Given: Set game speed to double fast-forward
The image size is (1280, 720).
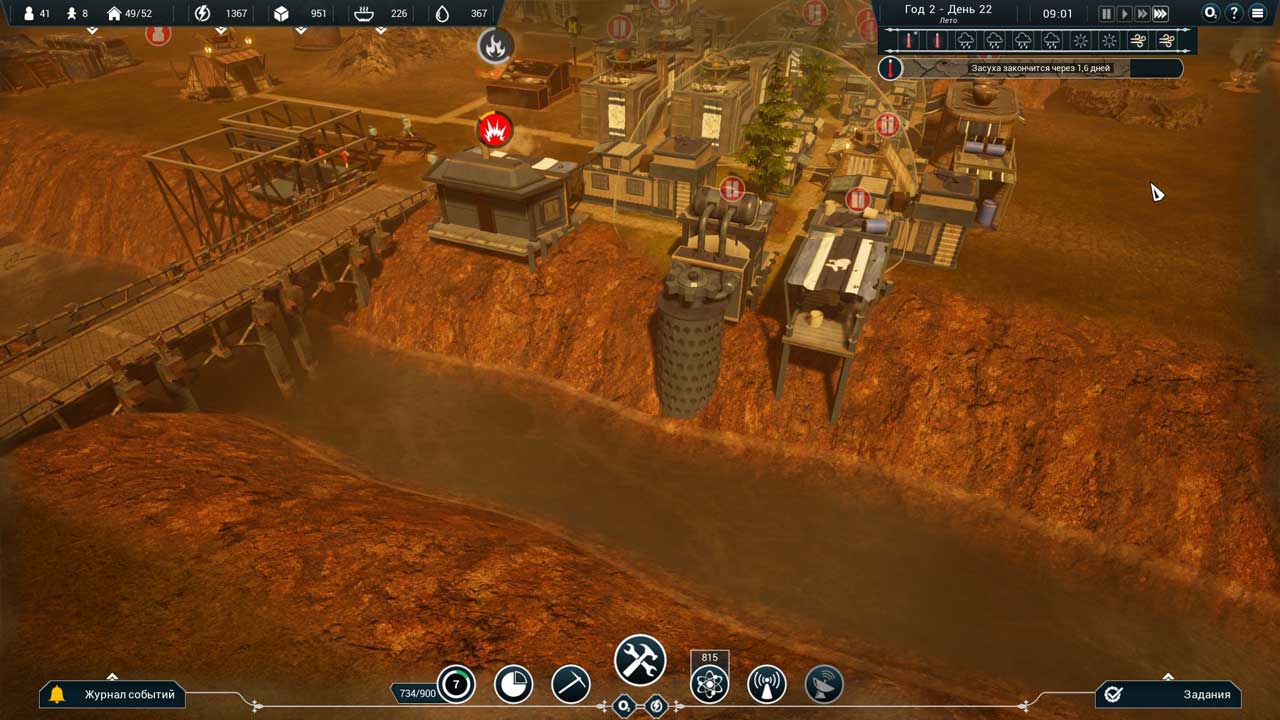Looking at the screenshot, I should pos(1142,14).
